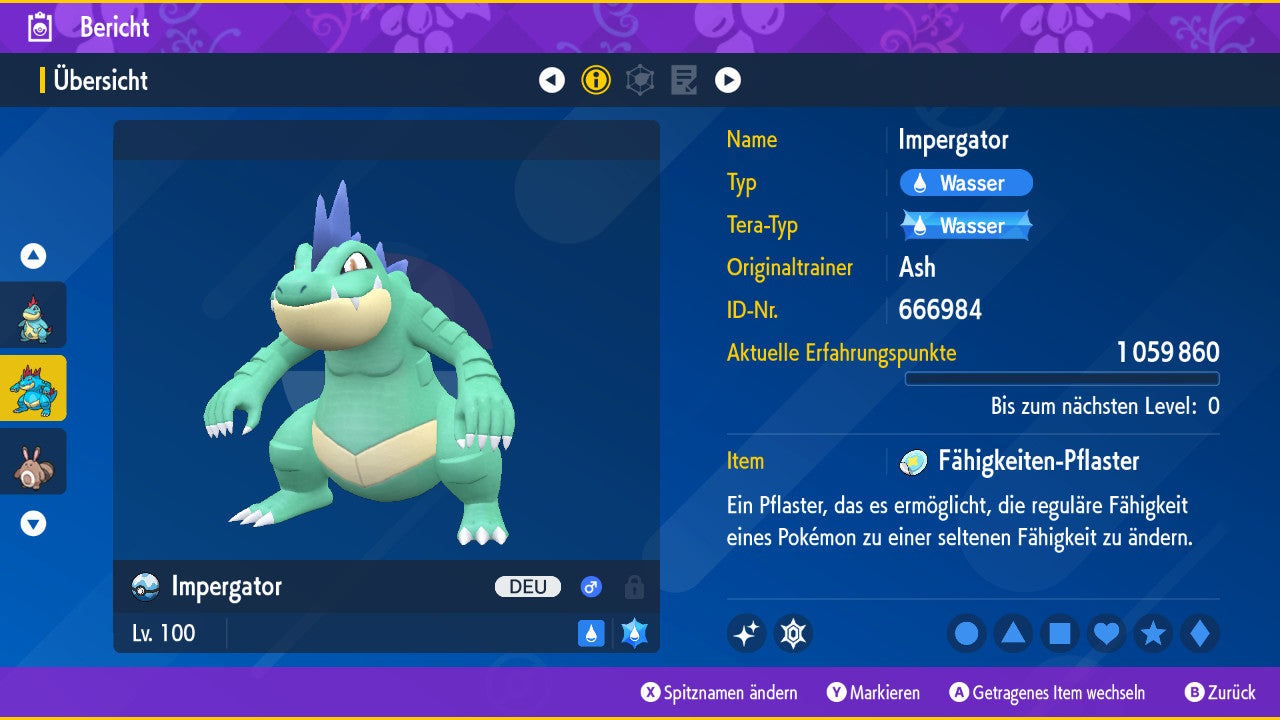Go to the previous summary page arrow

(552, 80)
